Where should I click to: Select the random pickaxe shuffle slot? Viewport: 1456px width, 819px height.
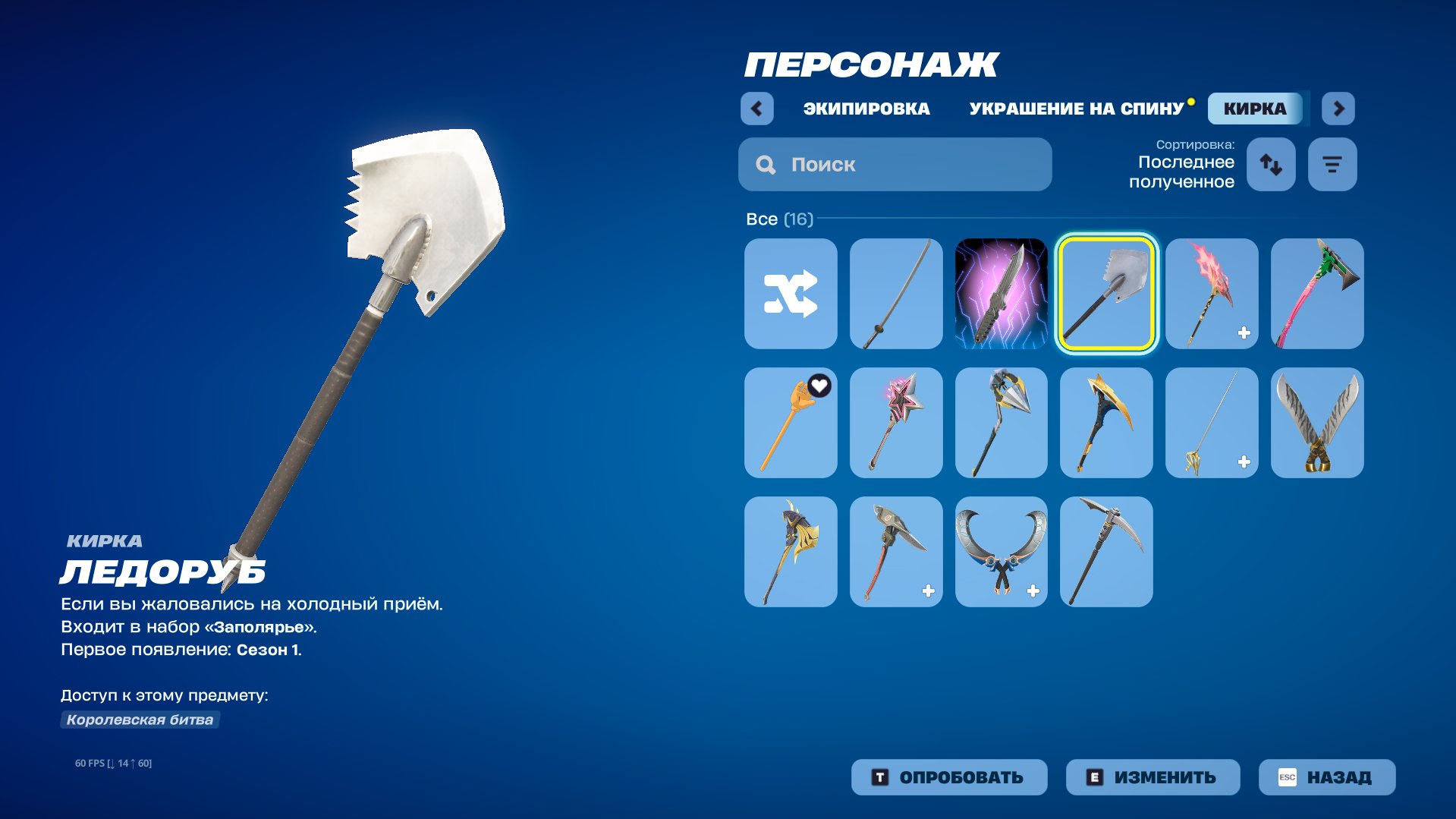tap(791, 294)
